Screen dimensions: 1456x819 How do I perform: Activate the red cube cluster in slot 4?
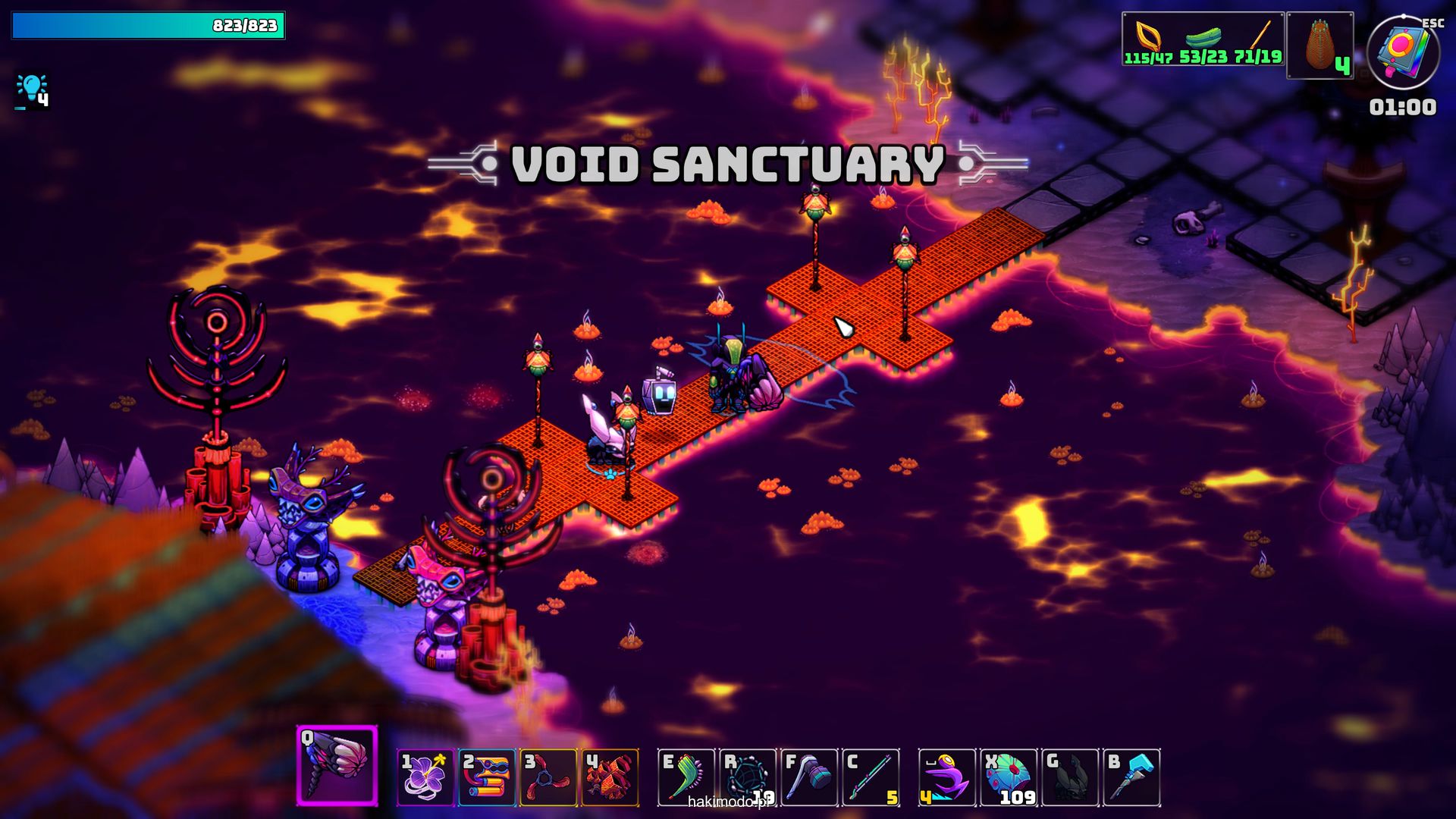tap(610, 777)
